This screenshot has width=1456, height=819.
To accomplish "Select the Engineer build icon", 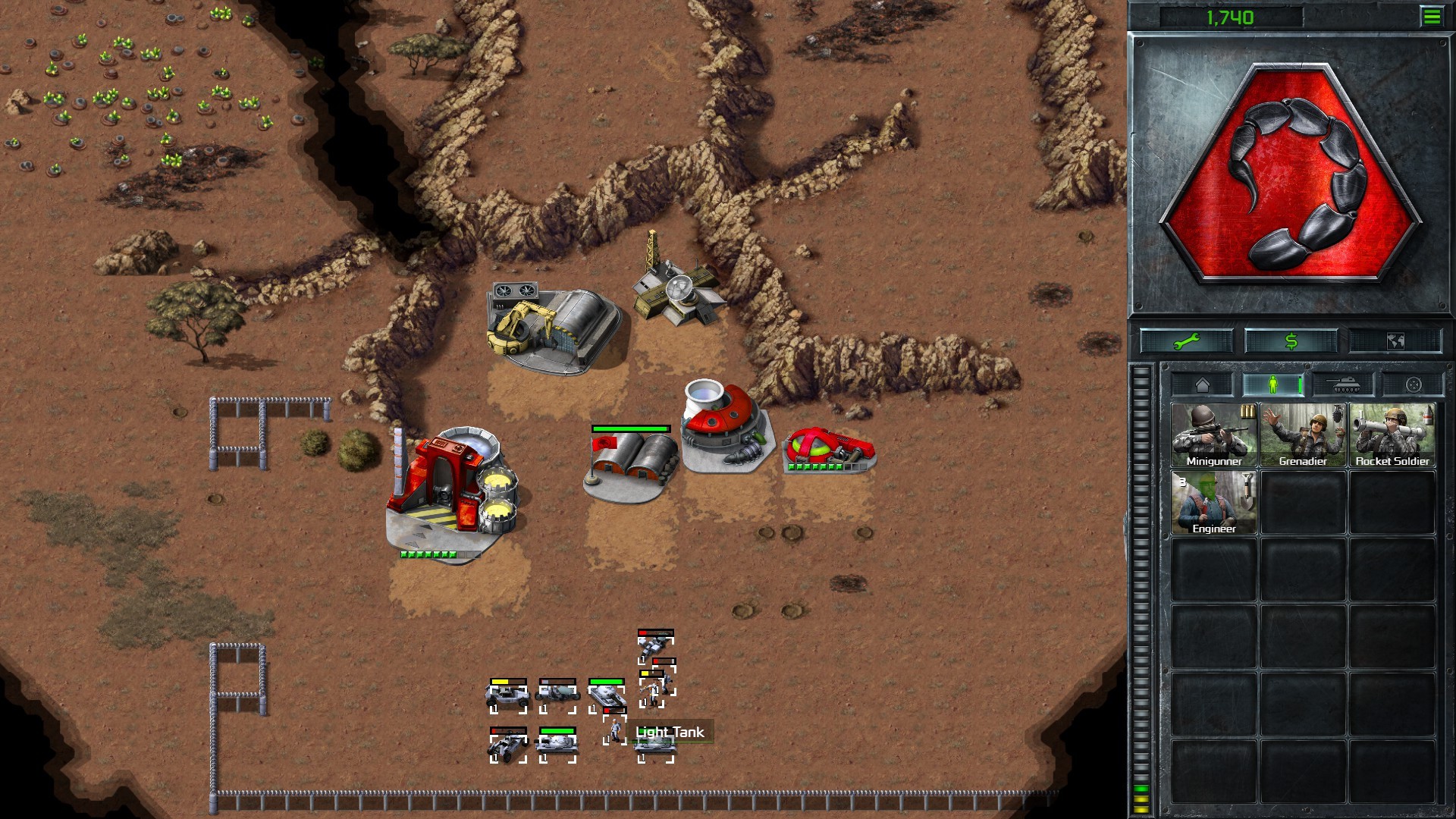I will tap(1213, 503).
